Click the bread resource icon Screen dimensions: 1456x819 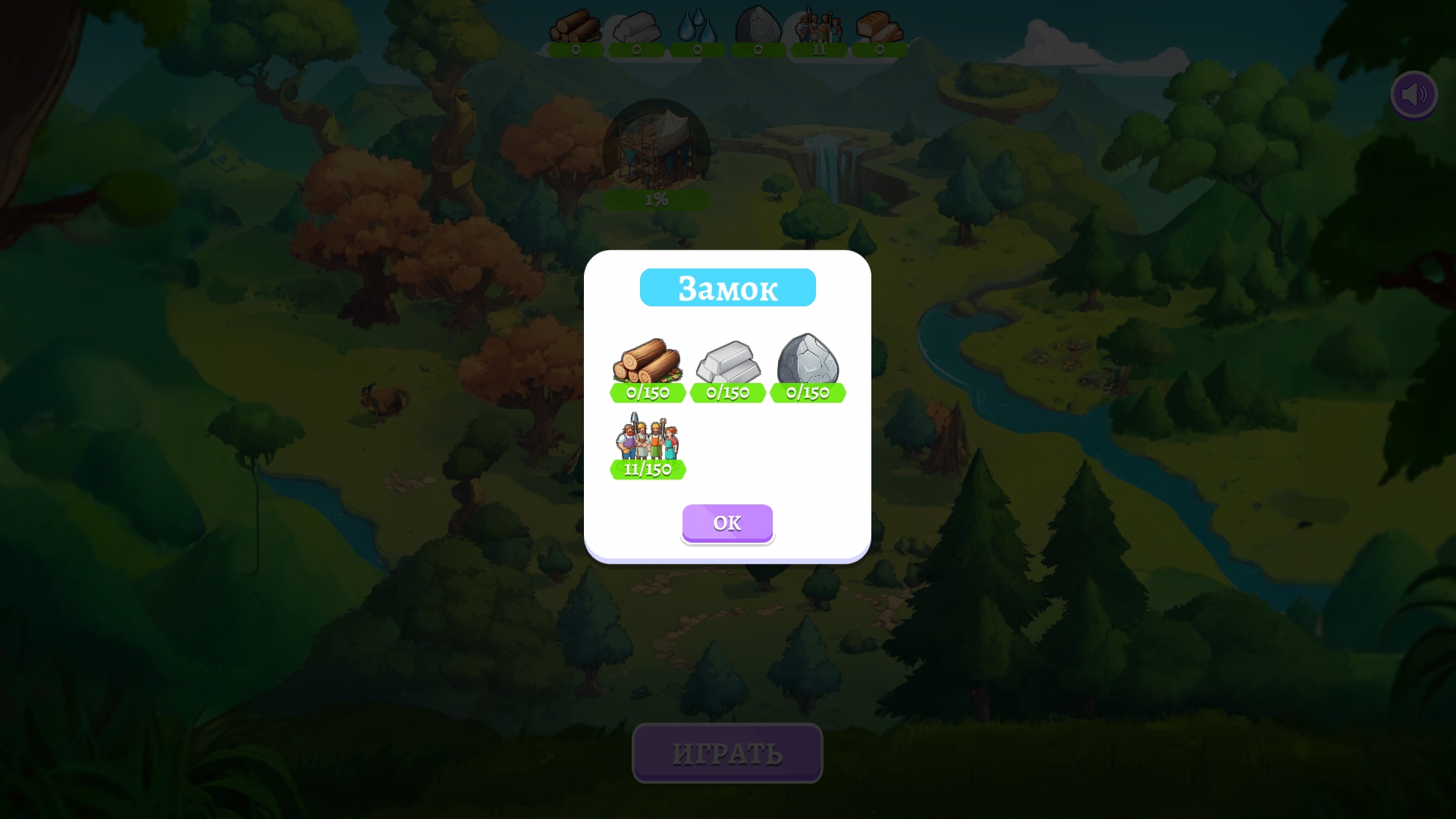[x=878, y=27]
